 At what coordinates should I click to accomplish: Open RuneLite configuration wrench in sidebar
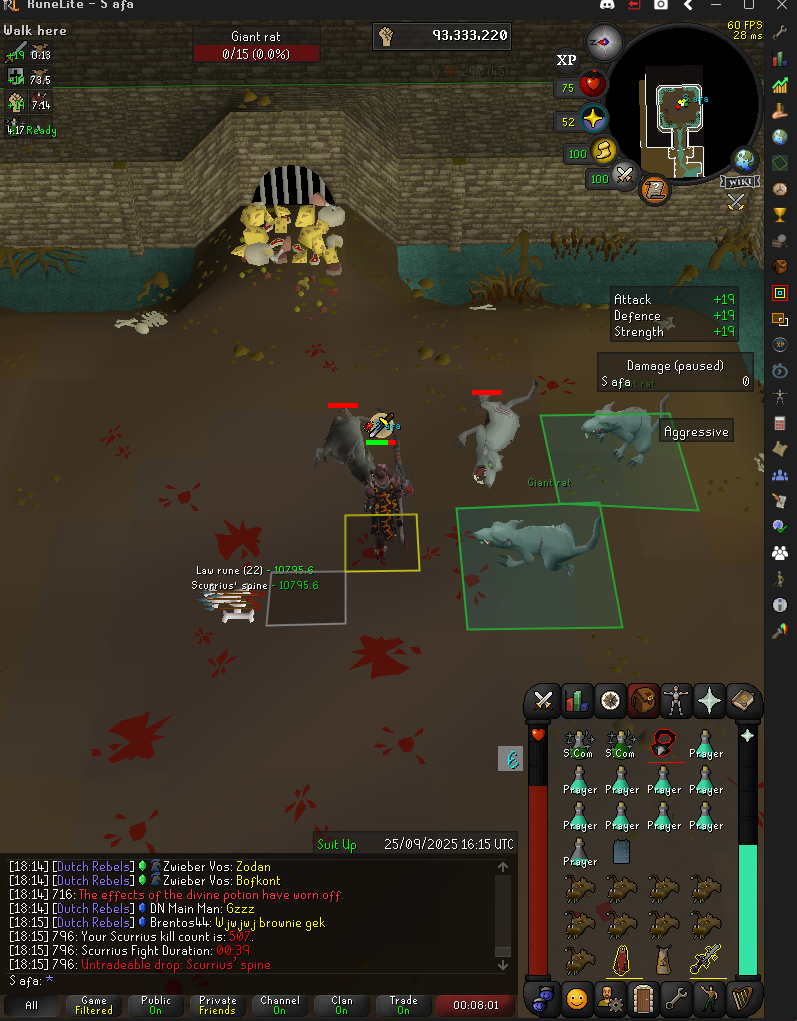coord(780,32)
